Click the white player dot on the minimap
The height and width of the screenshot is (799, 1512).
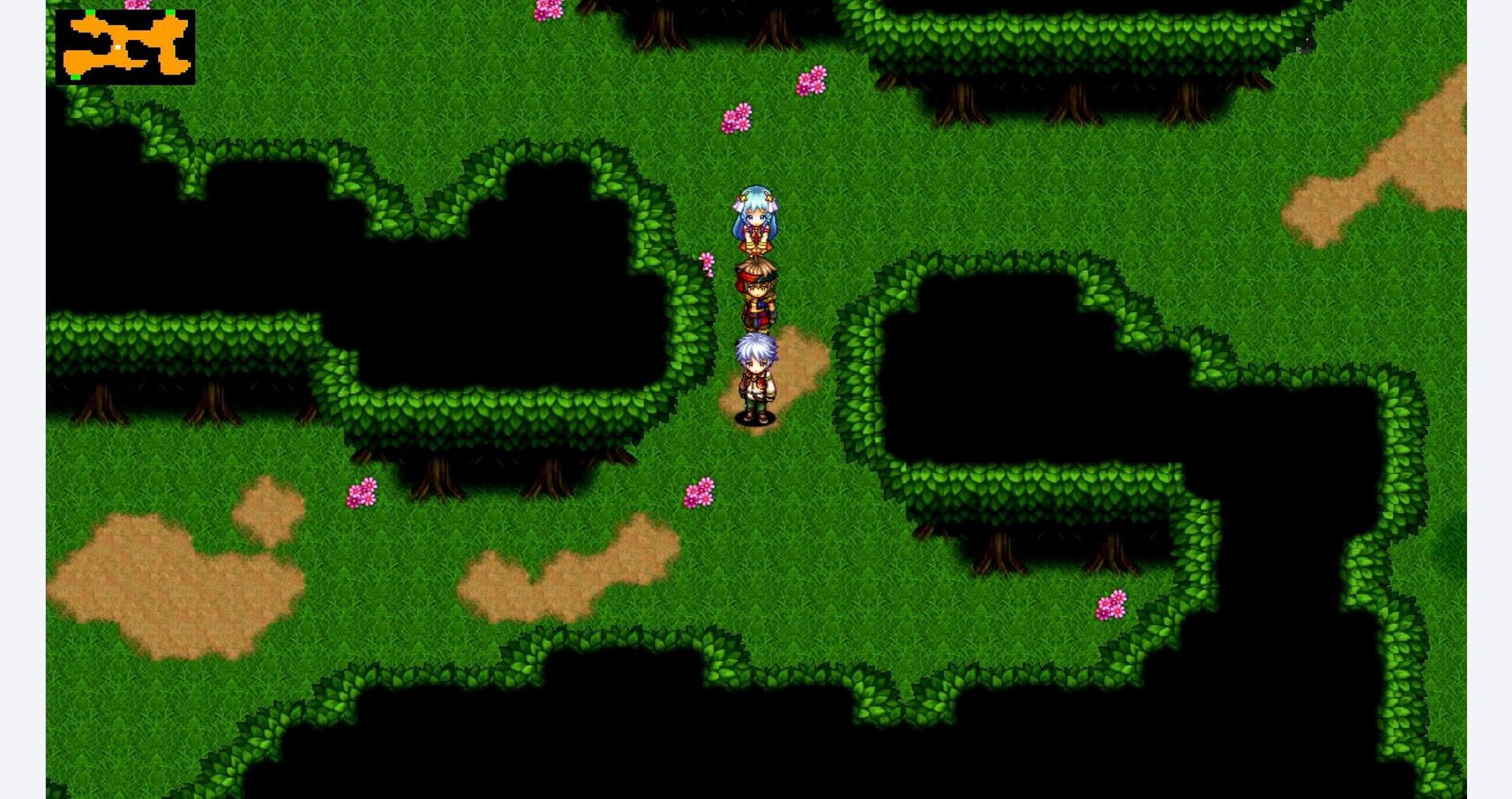[118, 47]
